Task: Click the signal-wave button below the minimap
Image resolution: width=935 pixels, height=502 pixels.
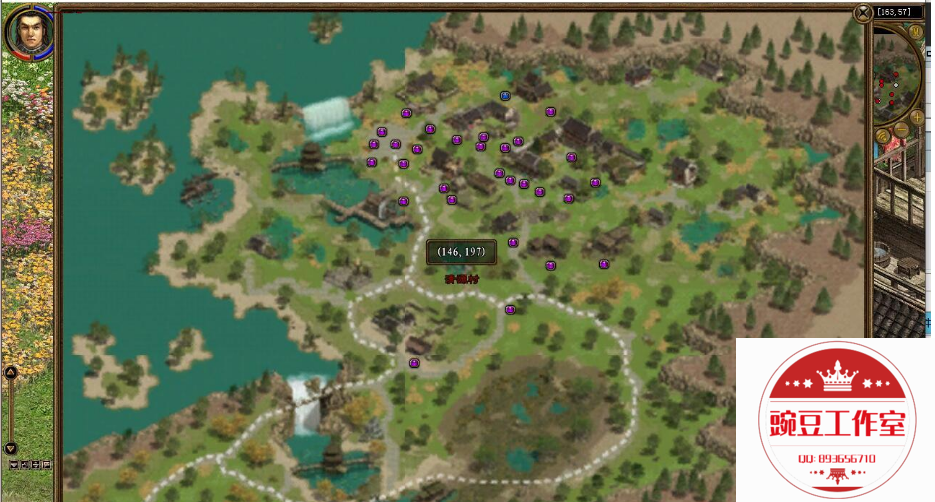Action: click(x=883, y=136)
